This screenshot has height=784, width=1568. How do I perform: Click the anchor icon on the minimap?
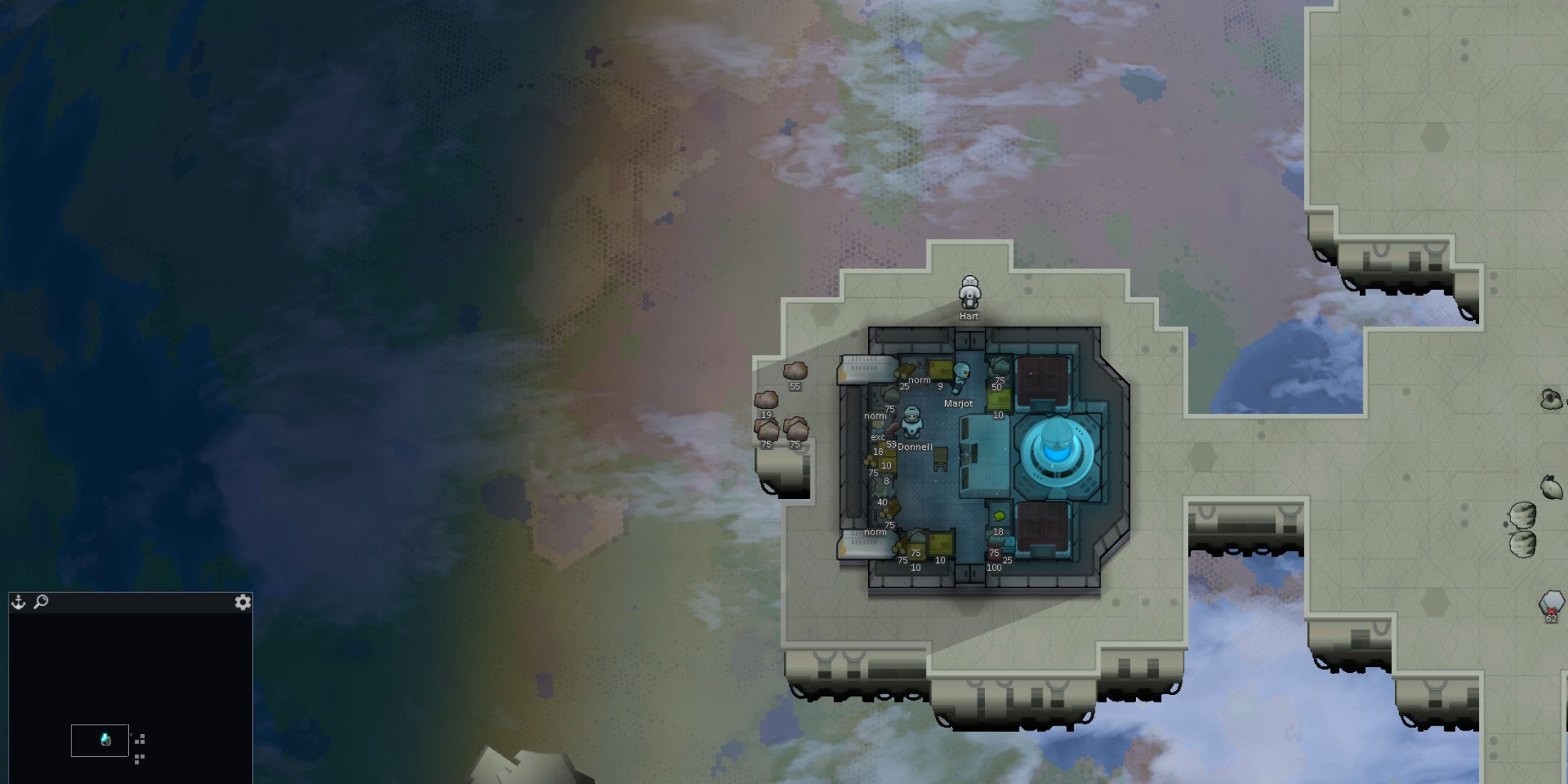[x=19, y=602]
